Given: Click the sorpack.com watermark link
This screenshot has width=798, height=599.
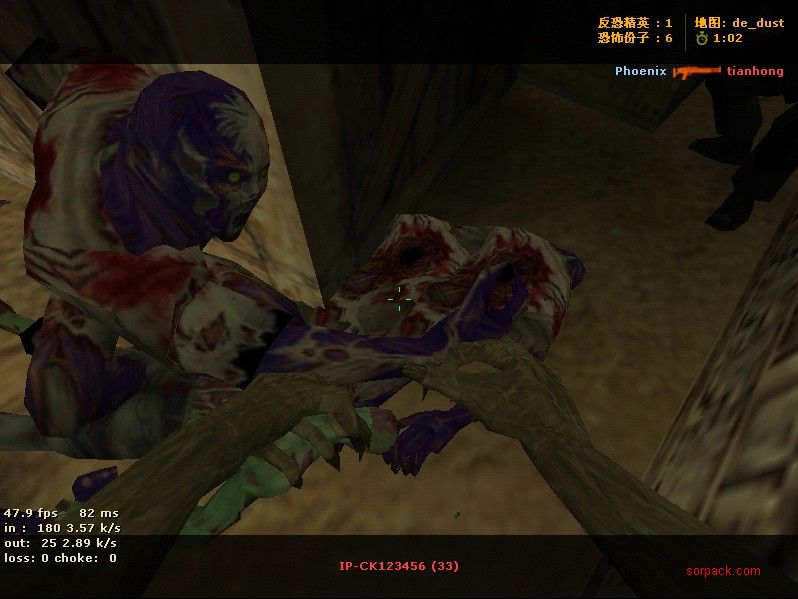Looking at the screenshot, I should 723,572.
